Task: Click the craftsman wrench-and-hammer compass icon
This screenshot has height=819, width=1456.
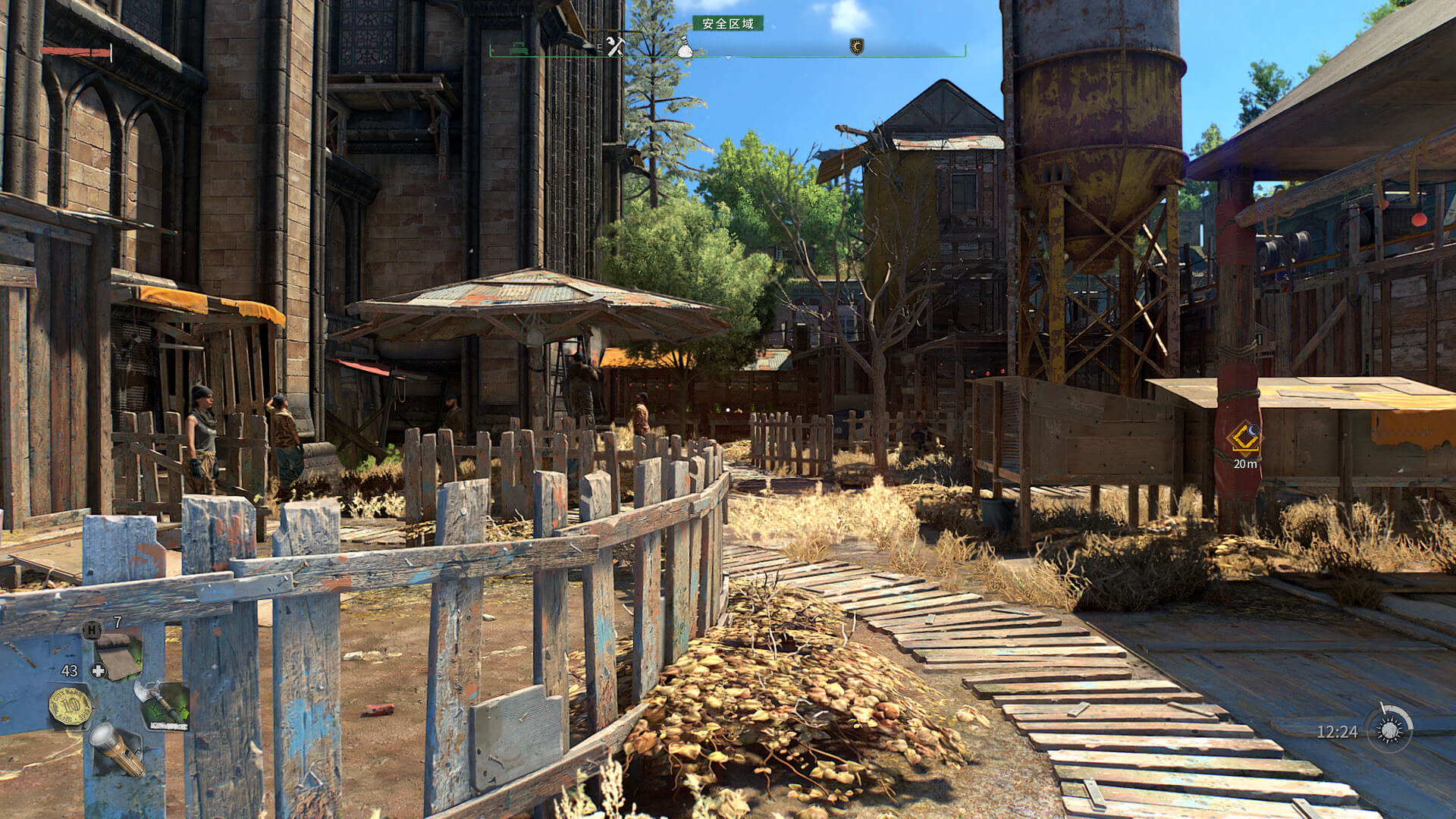Action: tap(615, 46)
